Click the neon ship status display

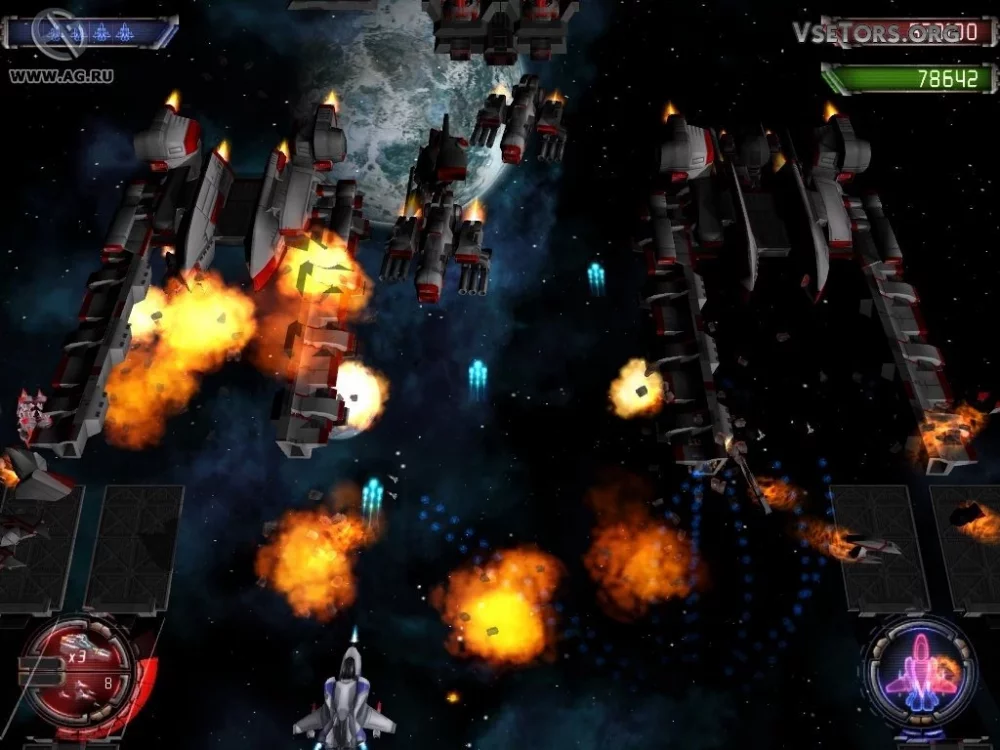click(x=921, y=671)
